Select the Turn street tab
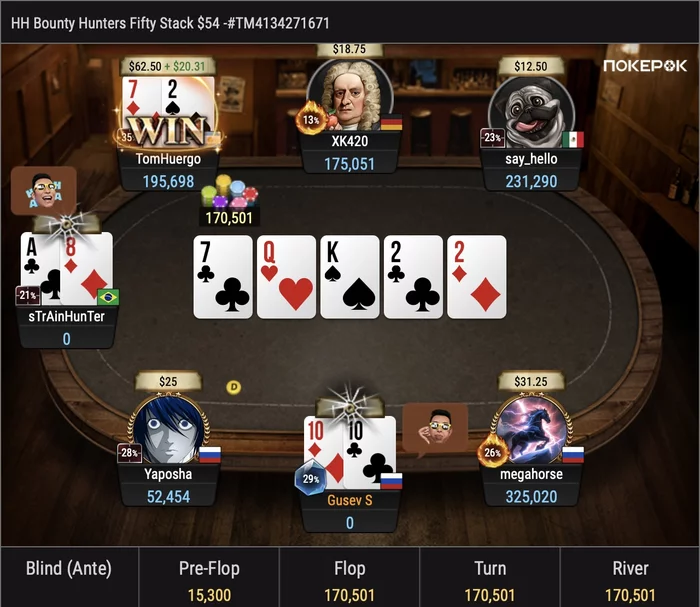 click(x=489, y=578)
